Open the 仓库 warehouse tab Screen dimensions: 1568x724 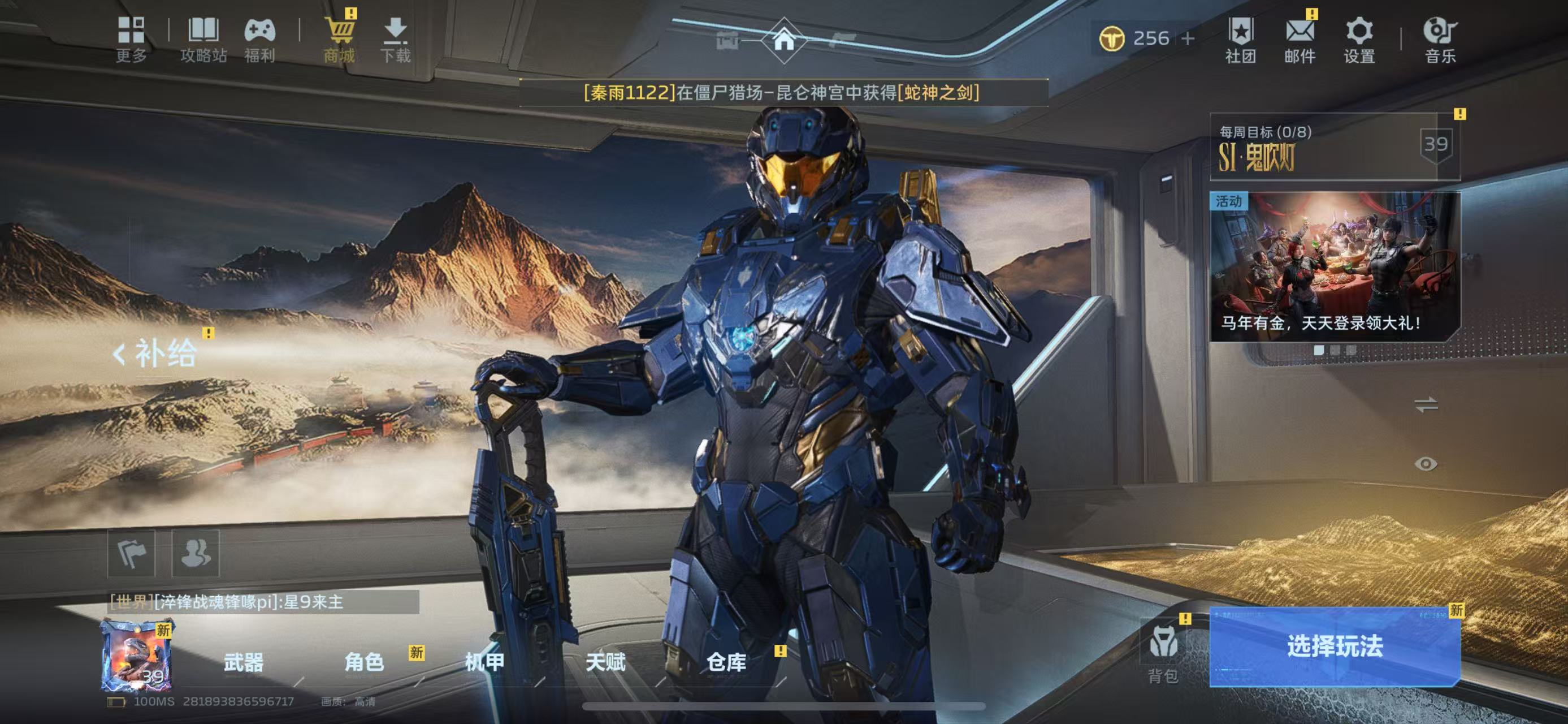click(x=726, y=662)
